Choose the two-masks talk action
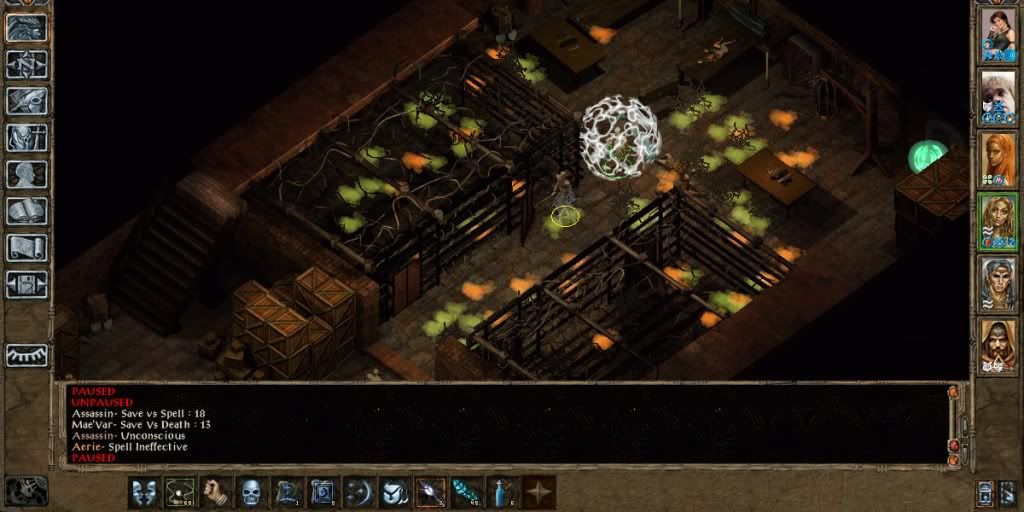This screenshot has width=1024, height=512. [x=145, y=492]
